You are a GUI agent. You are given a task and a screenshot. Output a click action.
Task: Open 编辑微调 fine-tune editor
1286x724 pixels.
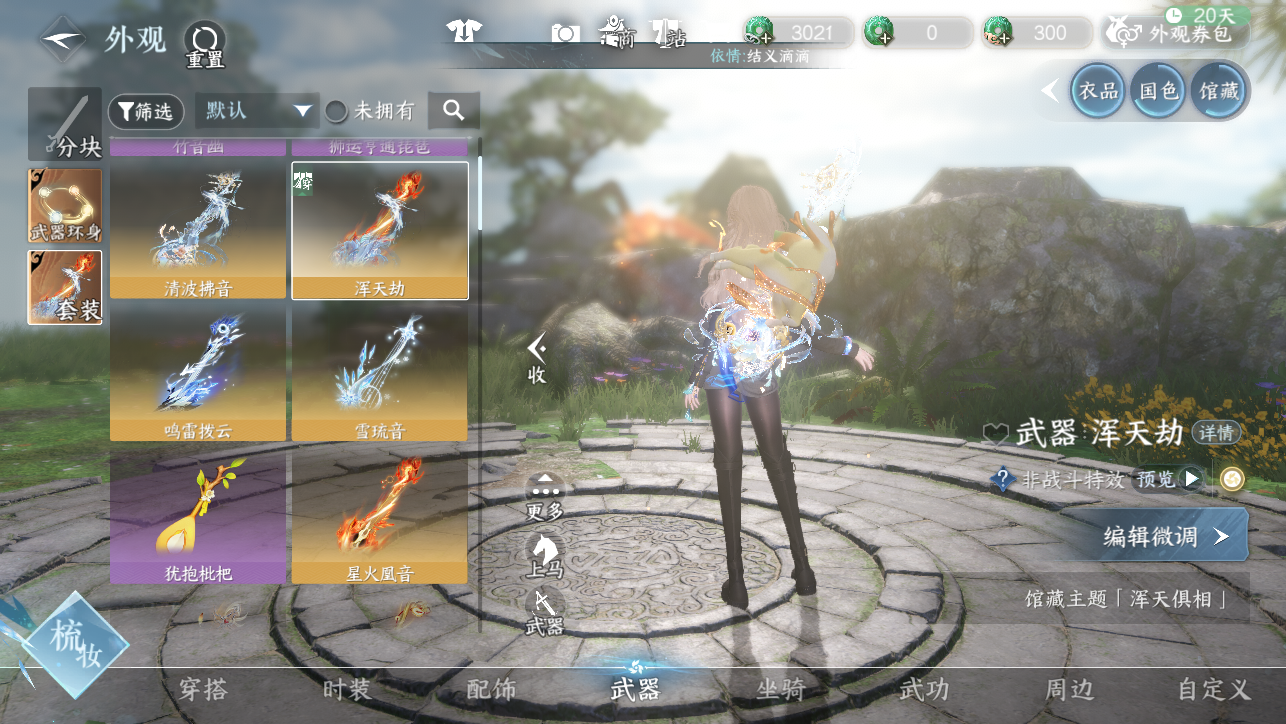pyautogui.click(x=1163, y=536)
